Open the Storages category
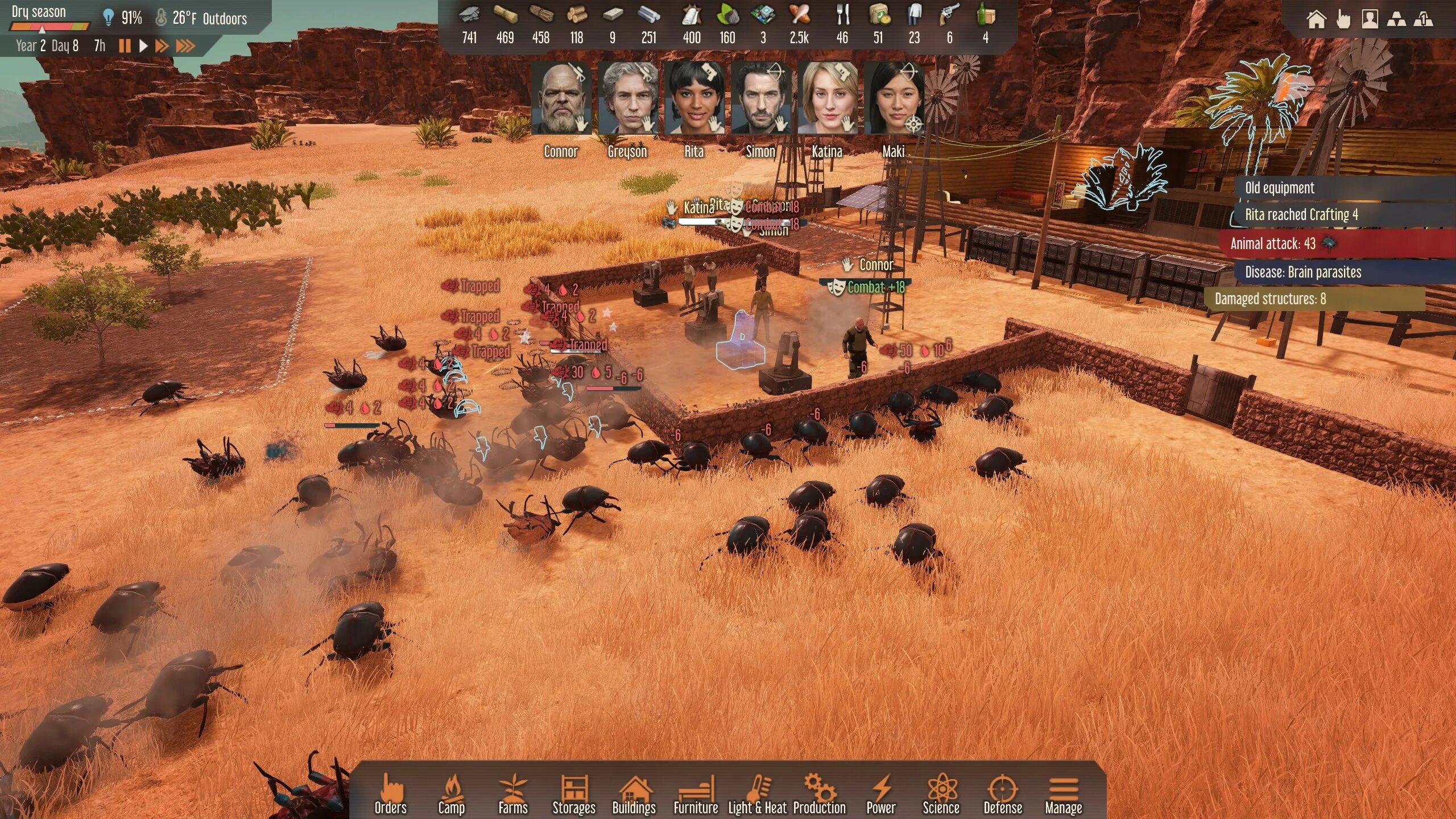Viewport: 1456px width, 819px height. [x=574, y=795]
